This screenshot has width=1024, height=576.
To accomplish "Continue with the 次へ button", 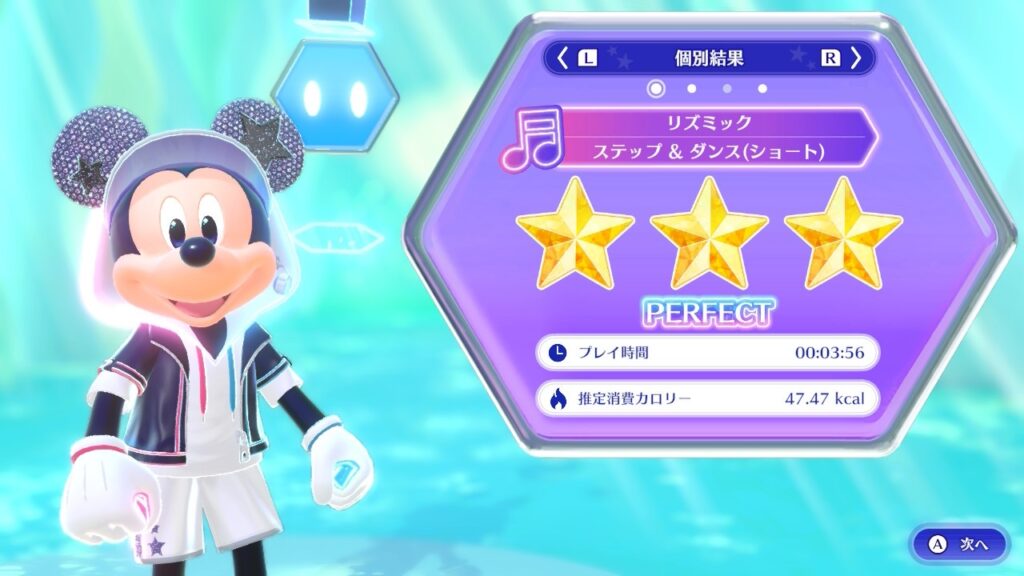I will pos(960,544).
